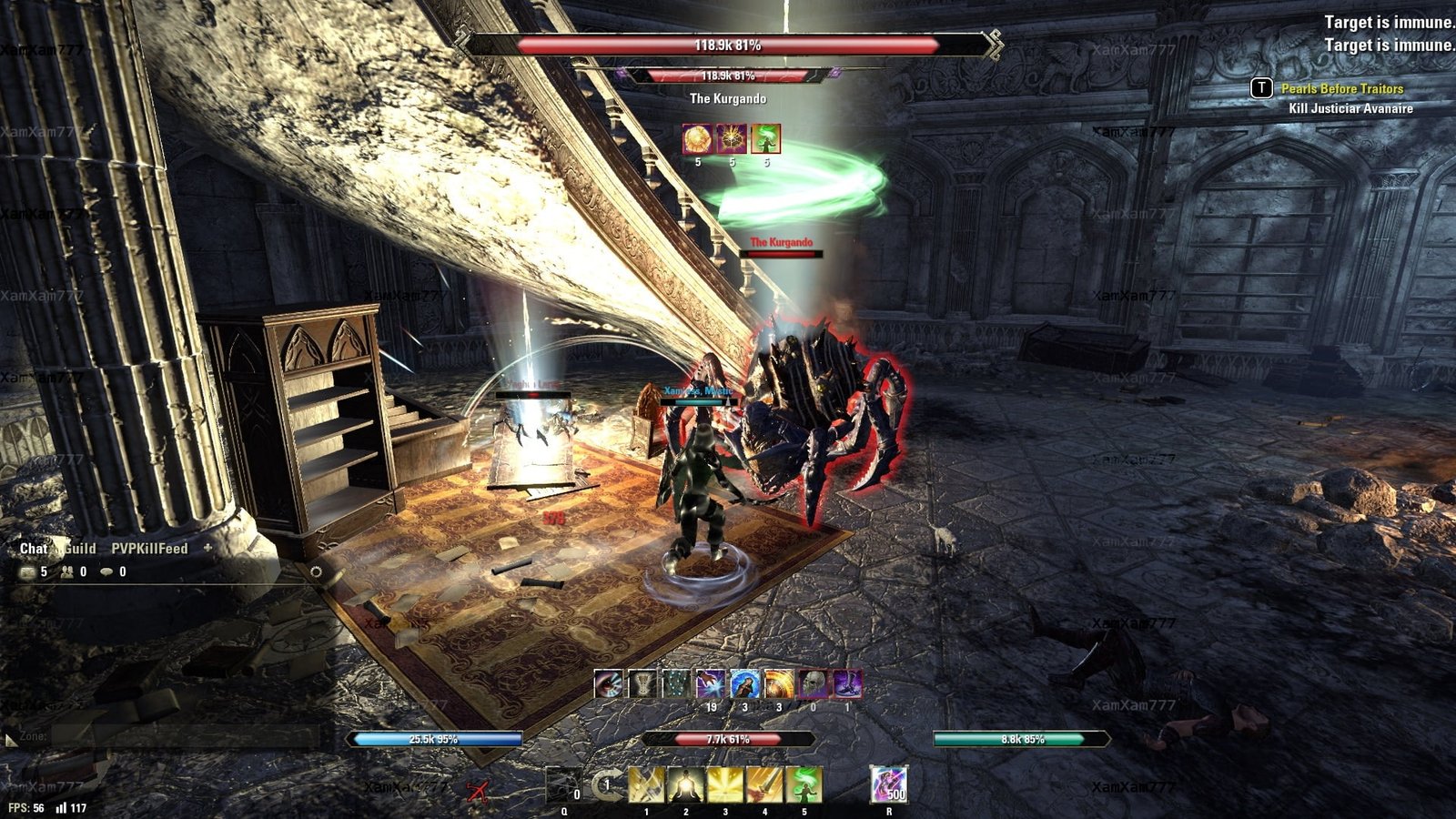Switch to the Chat tab
This screenshot has width=1456, height=819.
[x=33, y=549]
